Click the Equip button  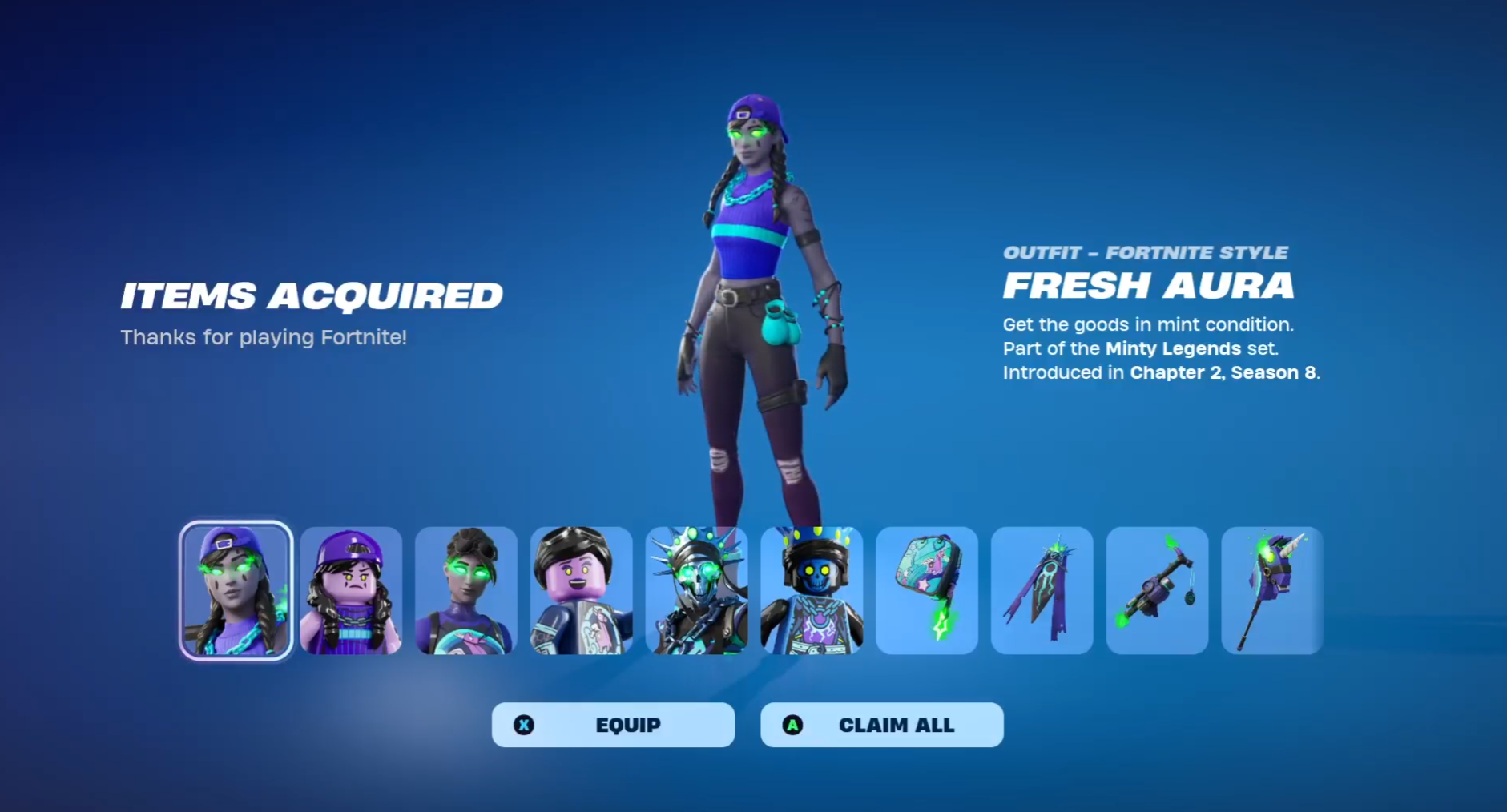[613, 725]
